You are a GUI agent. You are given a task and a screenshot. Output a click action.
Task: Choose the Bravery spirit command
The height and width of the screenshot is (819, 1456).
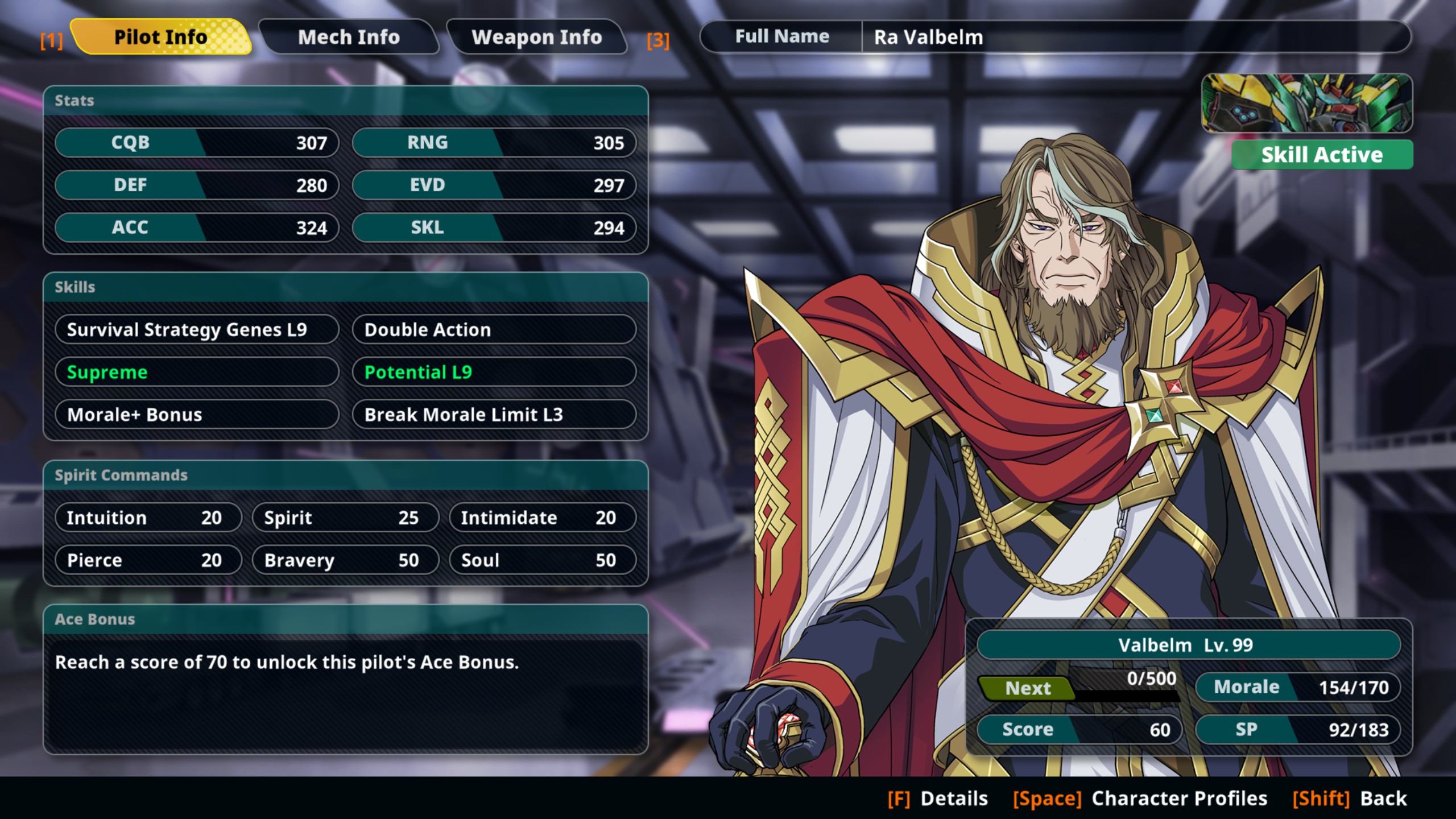pos(345,560)
